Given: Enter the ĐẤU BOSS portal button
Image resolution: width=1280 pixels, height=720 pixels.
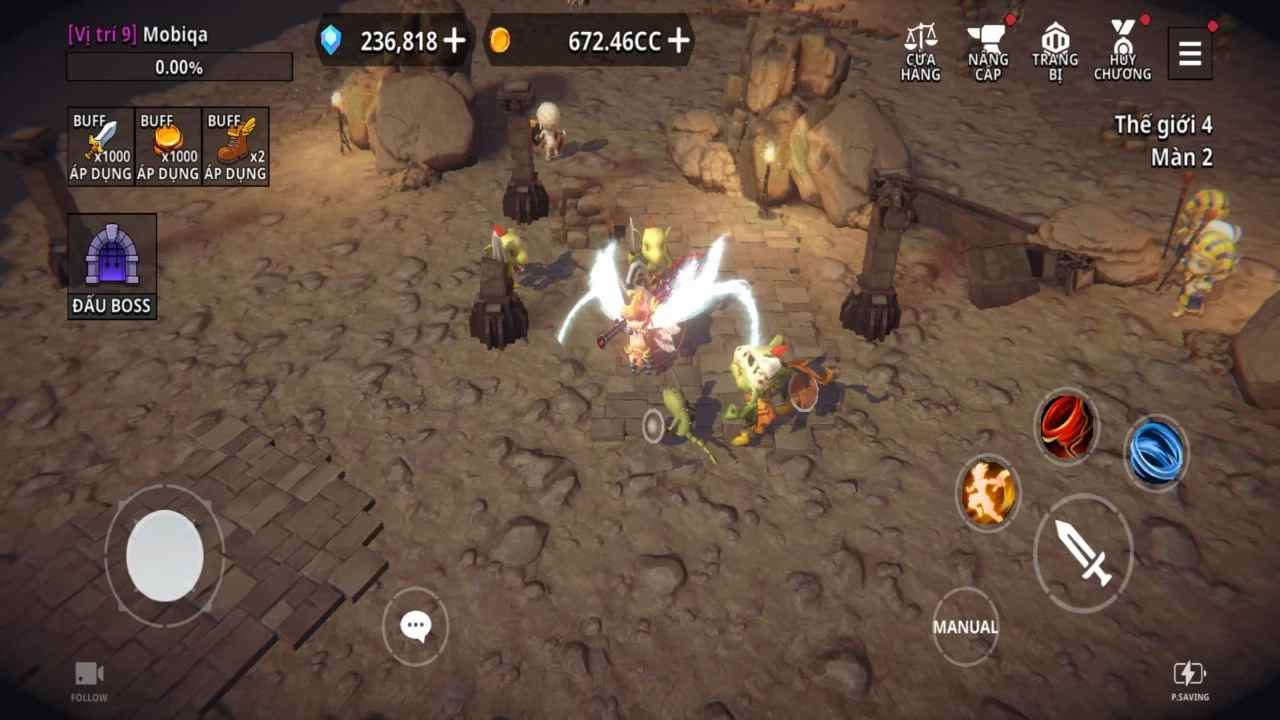Looking at the screenshot, I should (x=111, y=262).
